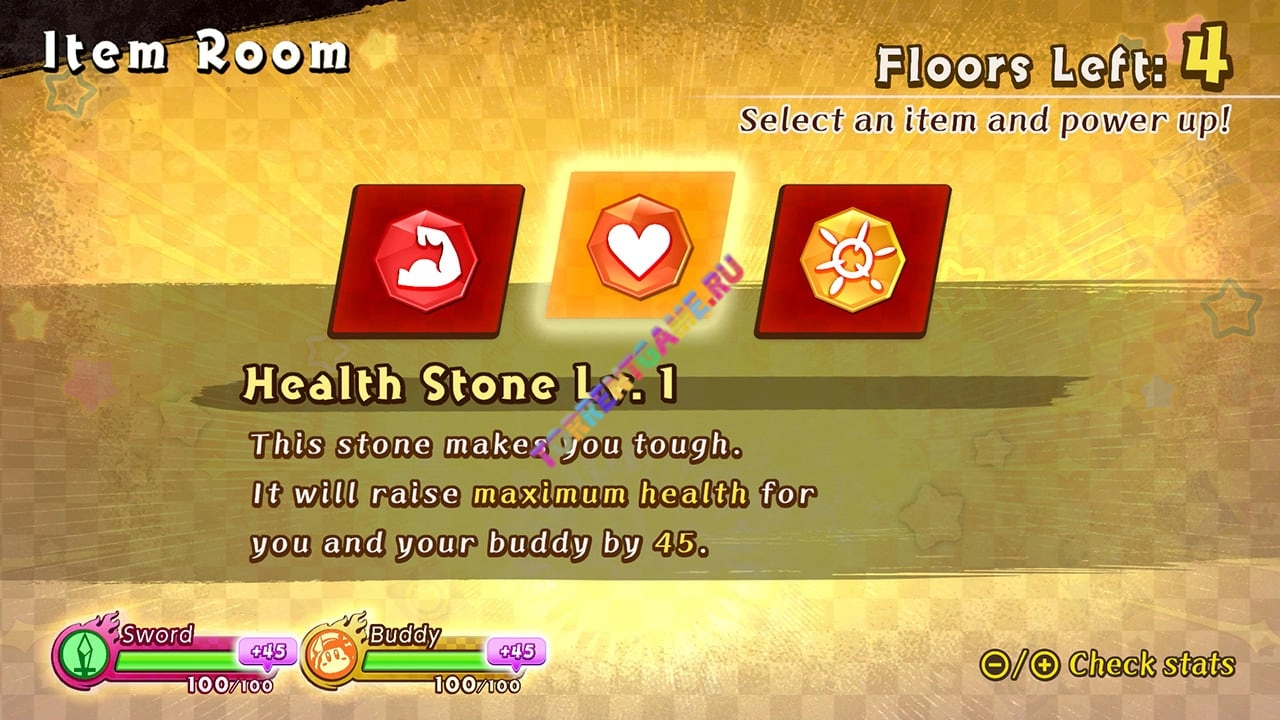Choose the highlighted Health Stone heart card

(x=640, y=246)
